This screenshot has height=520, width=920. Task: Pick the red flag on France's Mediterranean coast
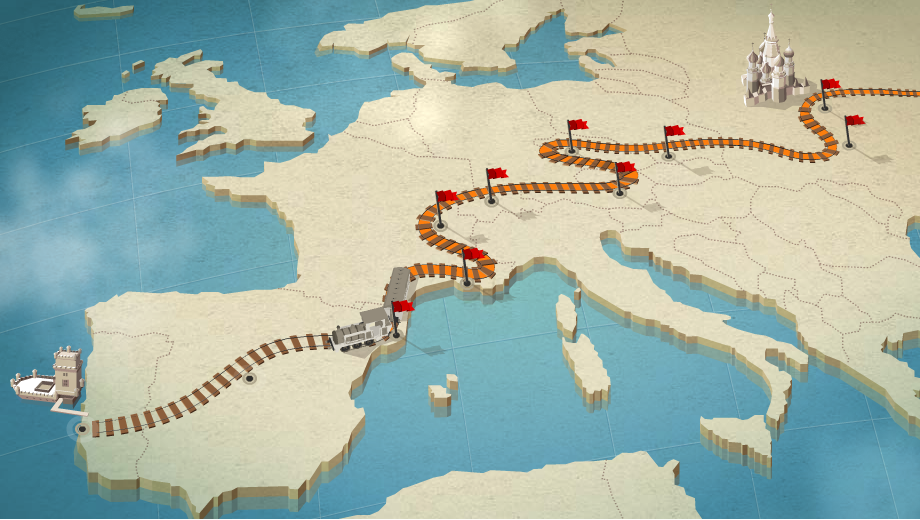(x=473, y=255)
